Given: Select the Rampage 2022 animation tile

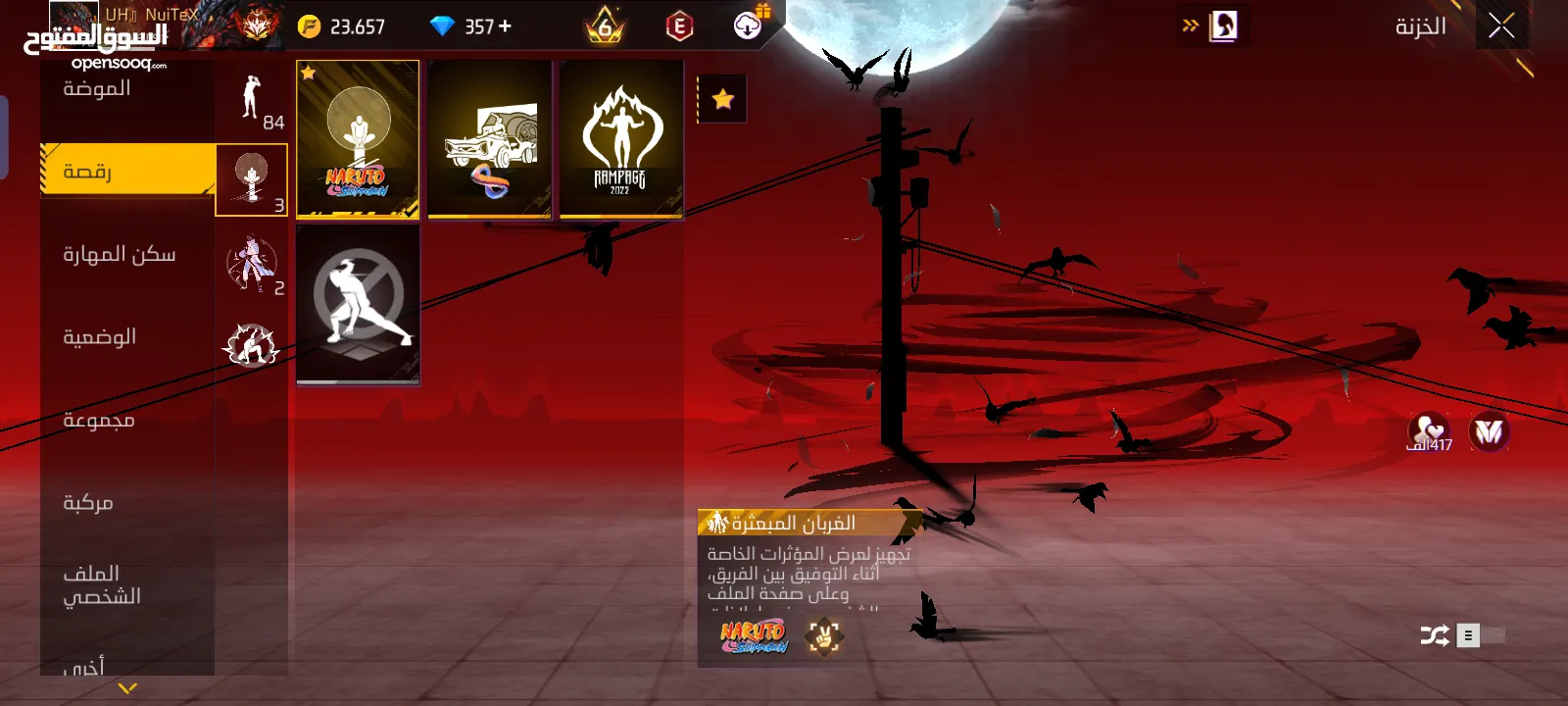Looking at the screenshot, I should (621, 138).
